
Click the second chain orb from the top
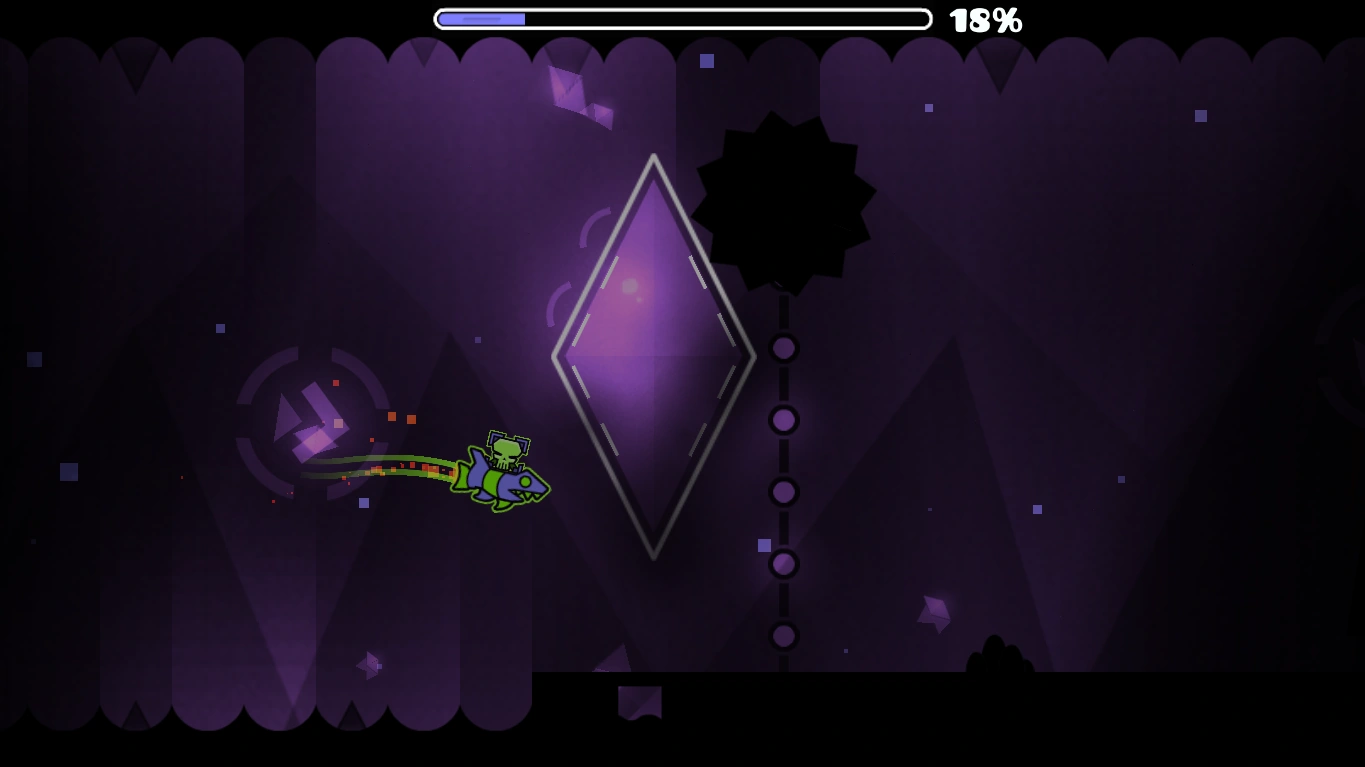coord(783,420)
